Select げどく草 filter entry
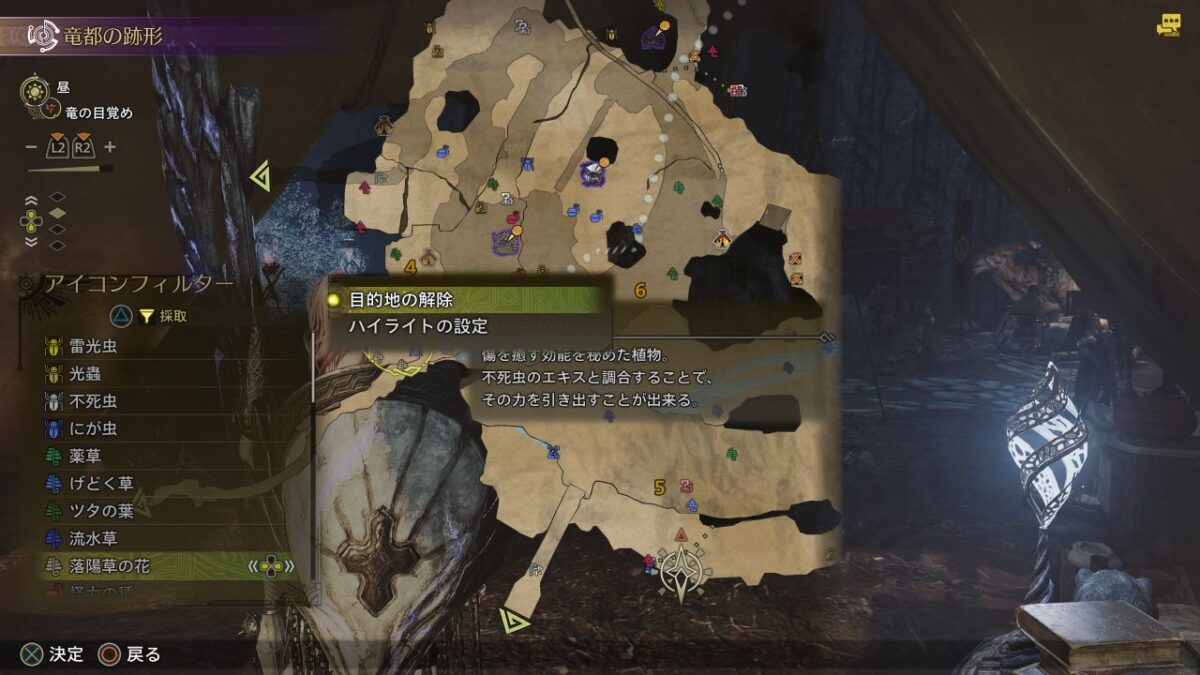The image size is (1200, 675). pyautogui.click(x=101, y=484)
